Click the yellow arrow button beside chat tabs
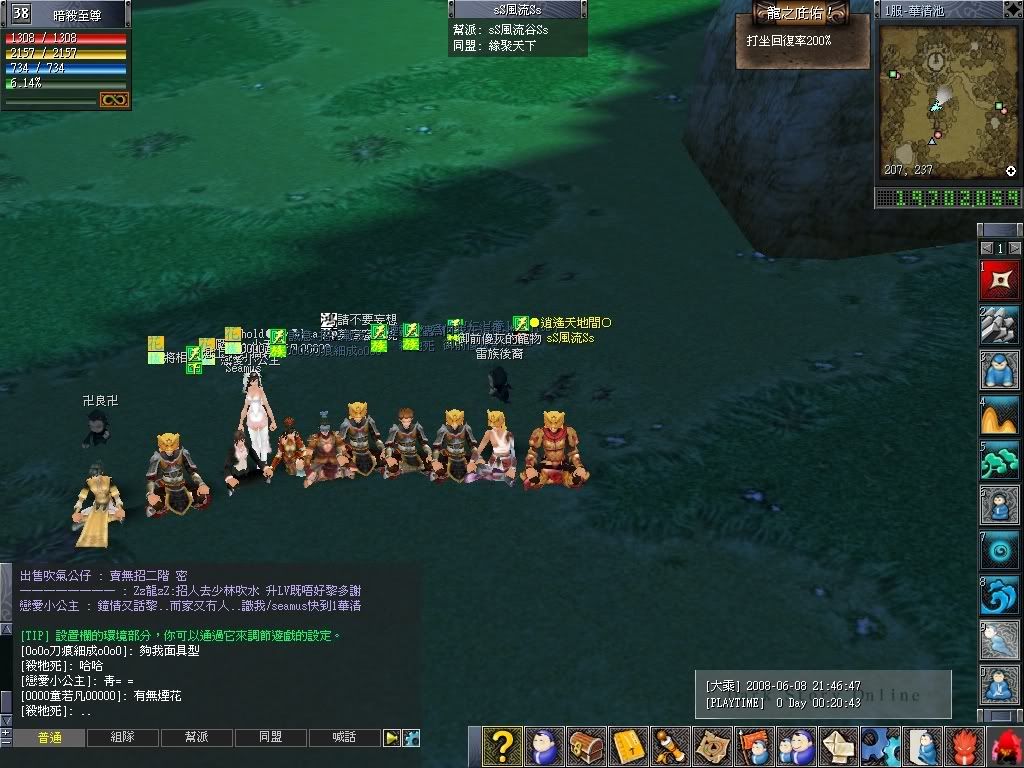Image resolution: width=1024 pixels, height=768 pixels. click(392, 738)
